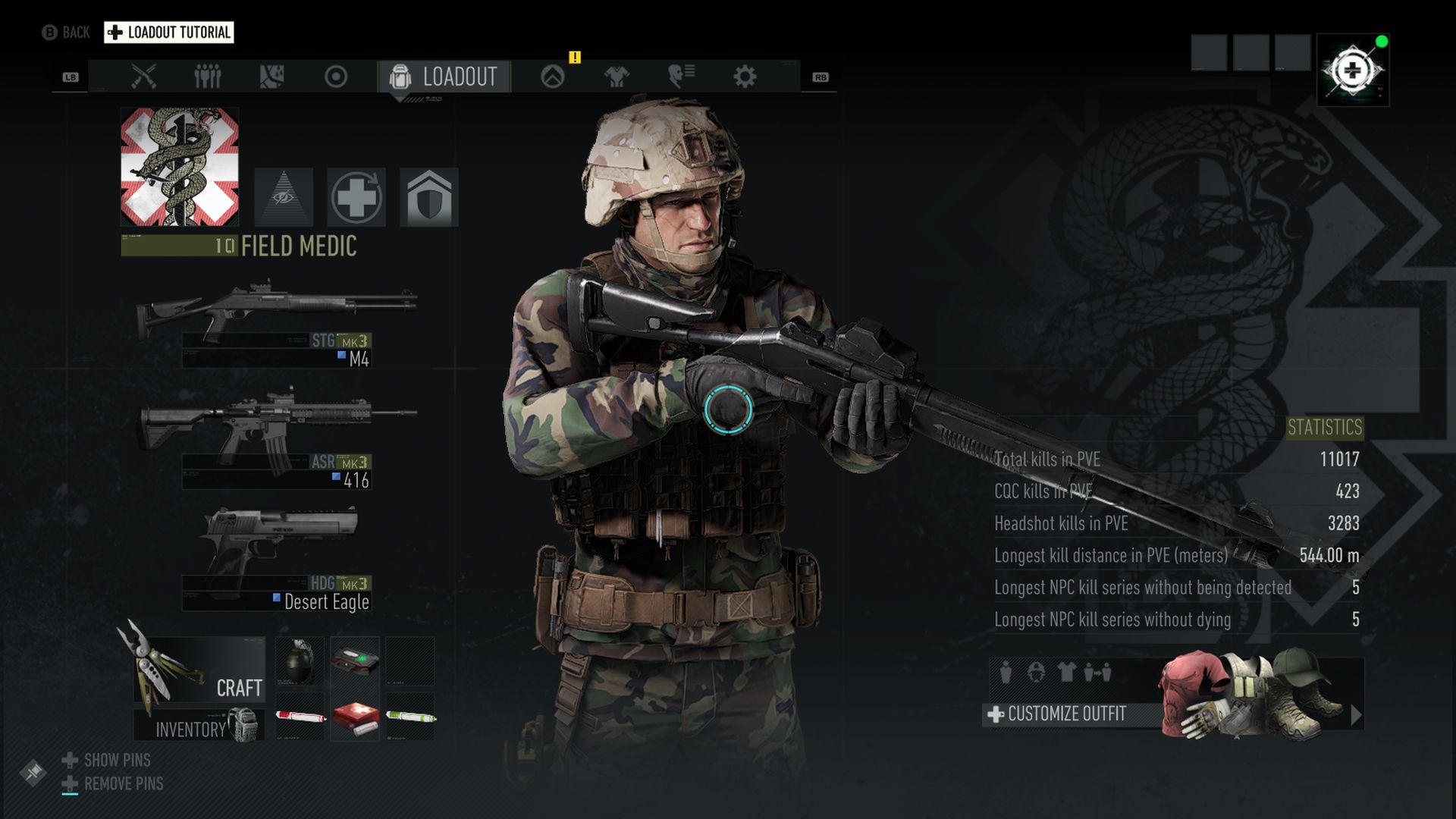This screenshot has width=1456, height=819.
Task: Open the Loadout Tutorial at top left
Action: (x=168, y=32)
